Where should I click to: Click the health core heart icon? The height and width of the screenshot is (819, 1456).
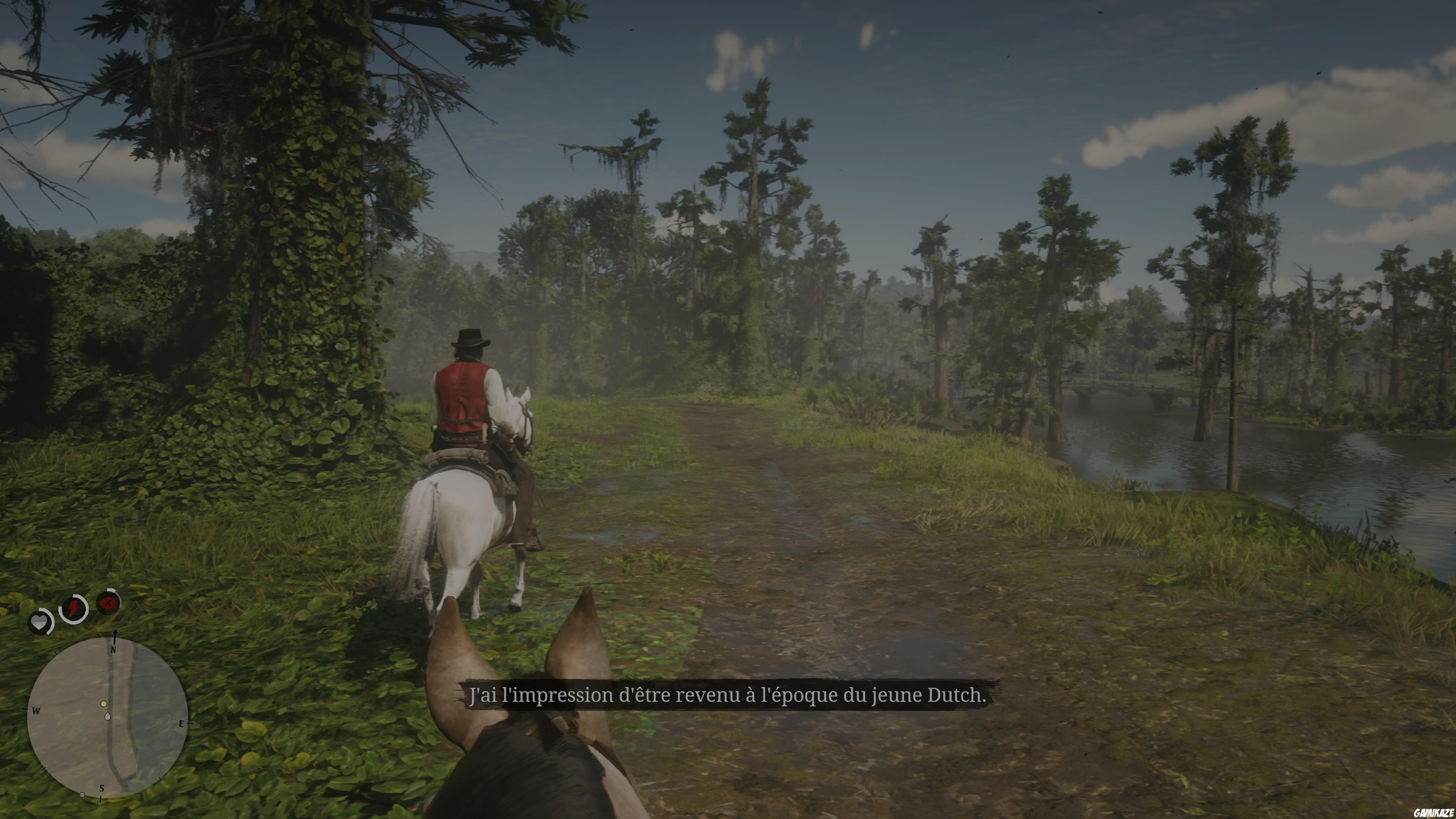coord(39,622)
